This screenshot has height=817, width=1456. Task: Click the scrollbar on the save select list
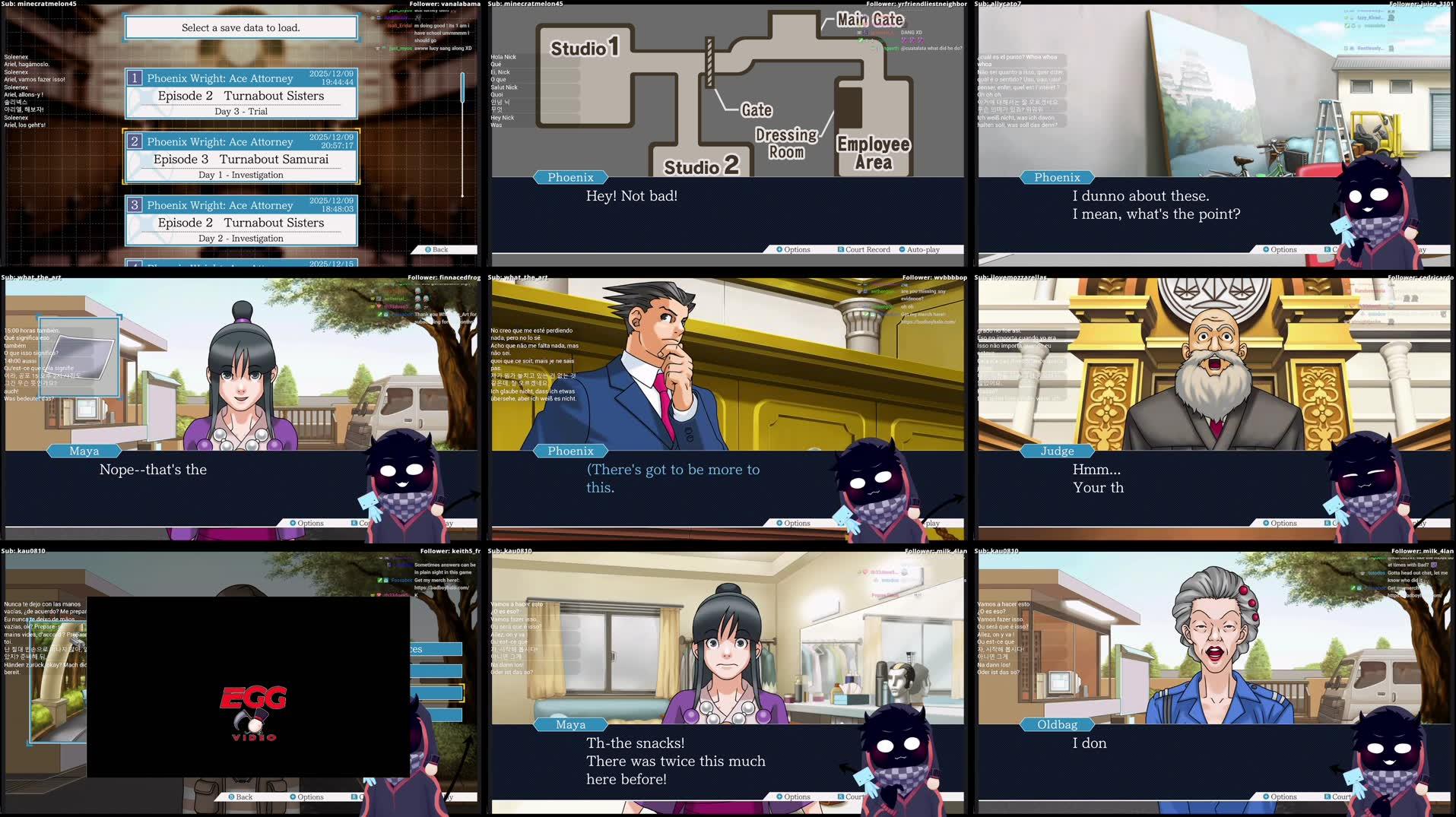point(462,87)
